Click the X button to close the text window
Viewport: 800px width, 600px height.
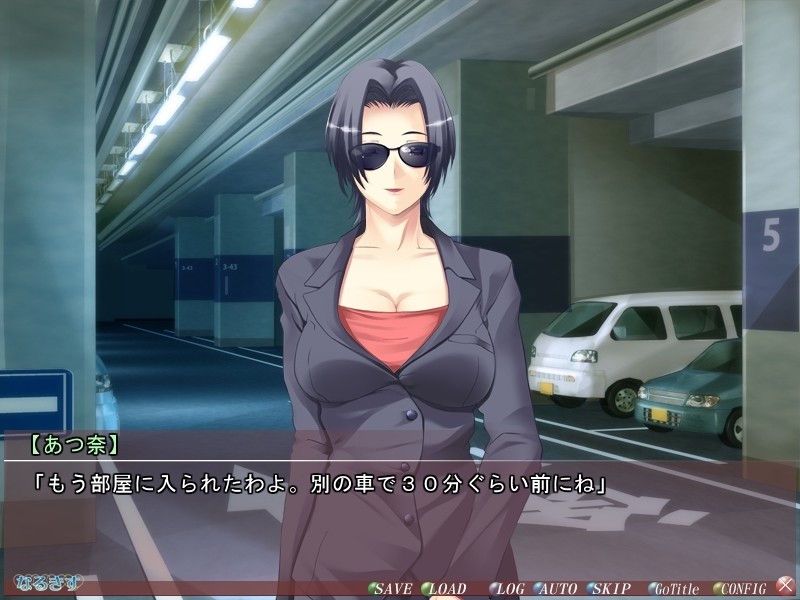coord(786,586)
